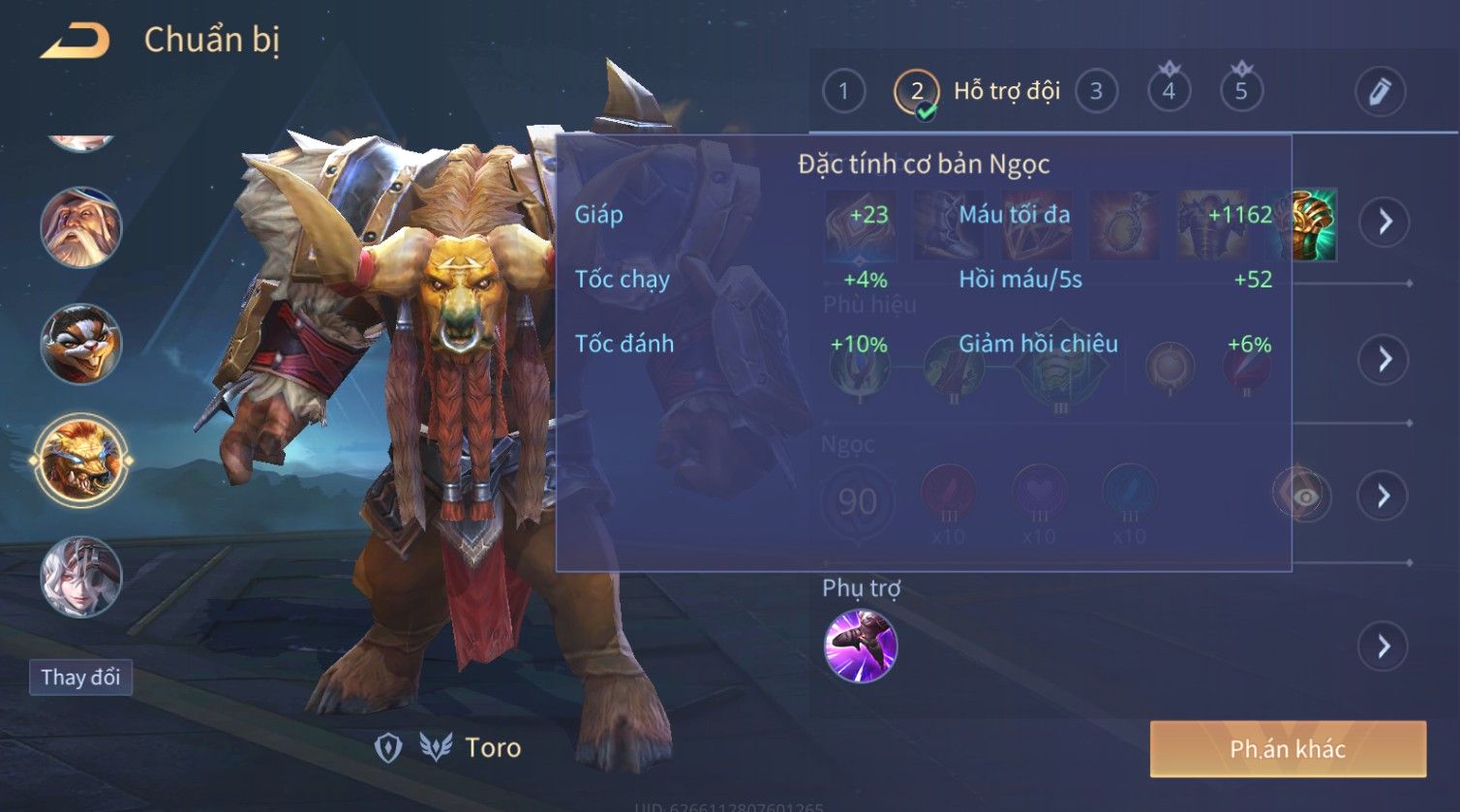Image resolution: width=1460 pixels, height=812 pixels.
Task: Pick the white-haired girl hero portrait
Action: (80, 577)
